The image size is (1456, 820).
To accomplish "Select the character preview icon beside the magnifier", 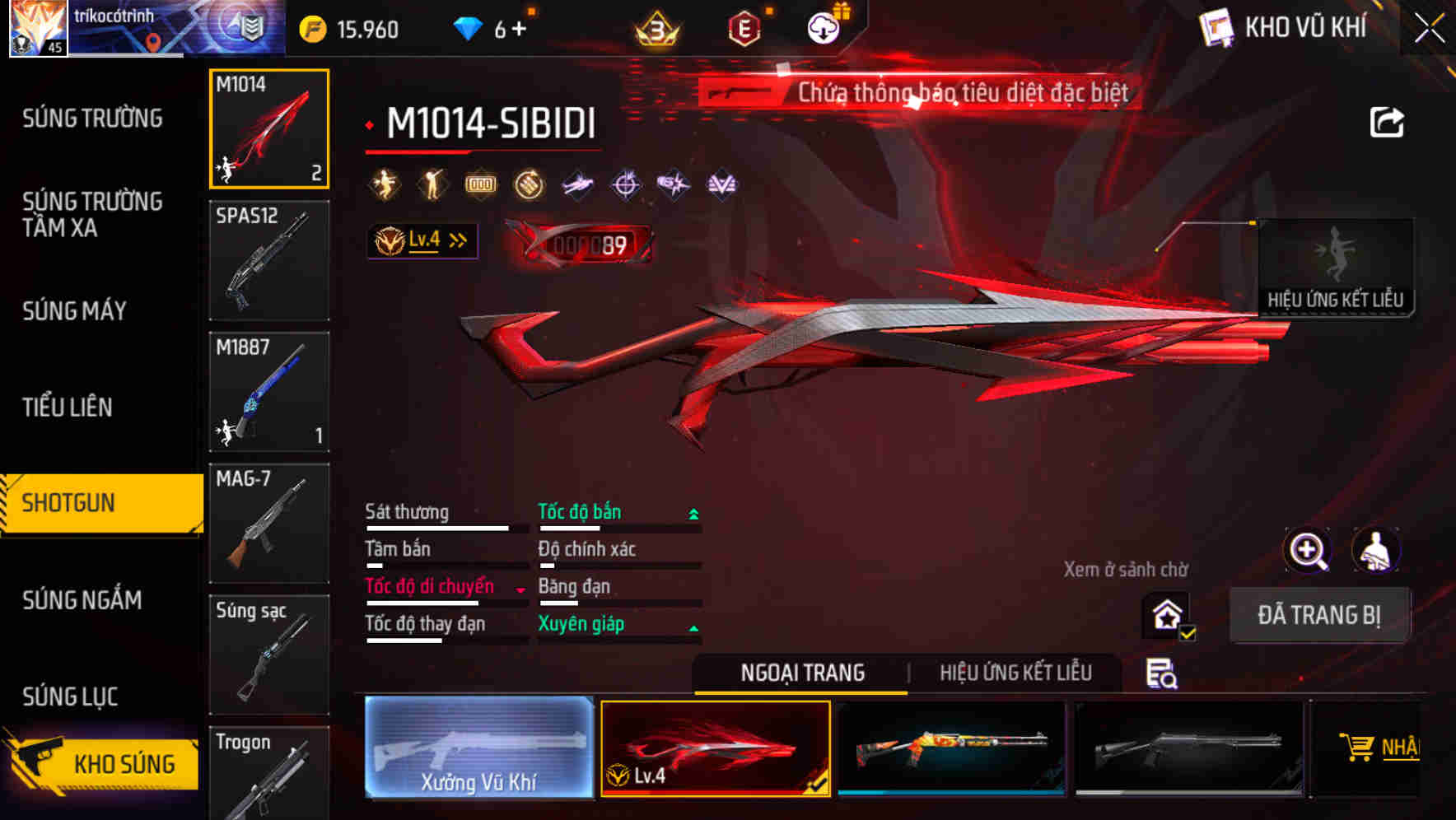I will tap(1376, 550).
